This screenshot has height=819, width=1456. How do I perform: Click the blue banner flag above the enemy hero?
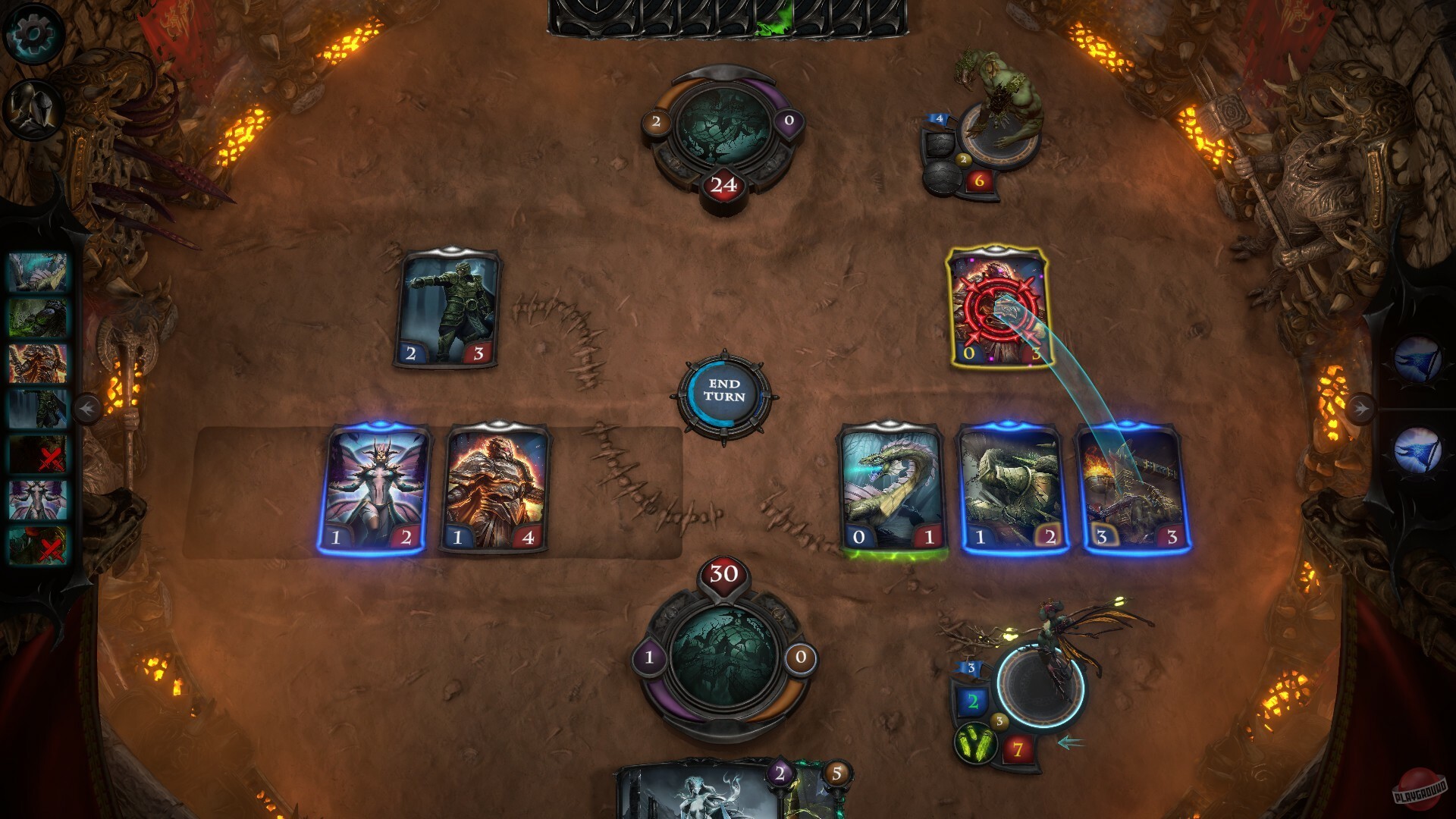(x=939, y=118)
